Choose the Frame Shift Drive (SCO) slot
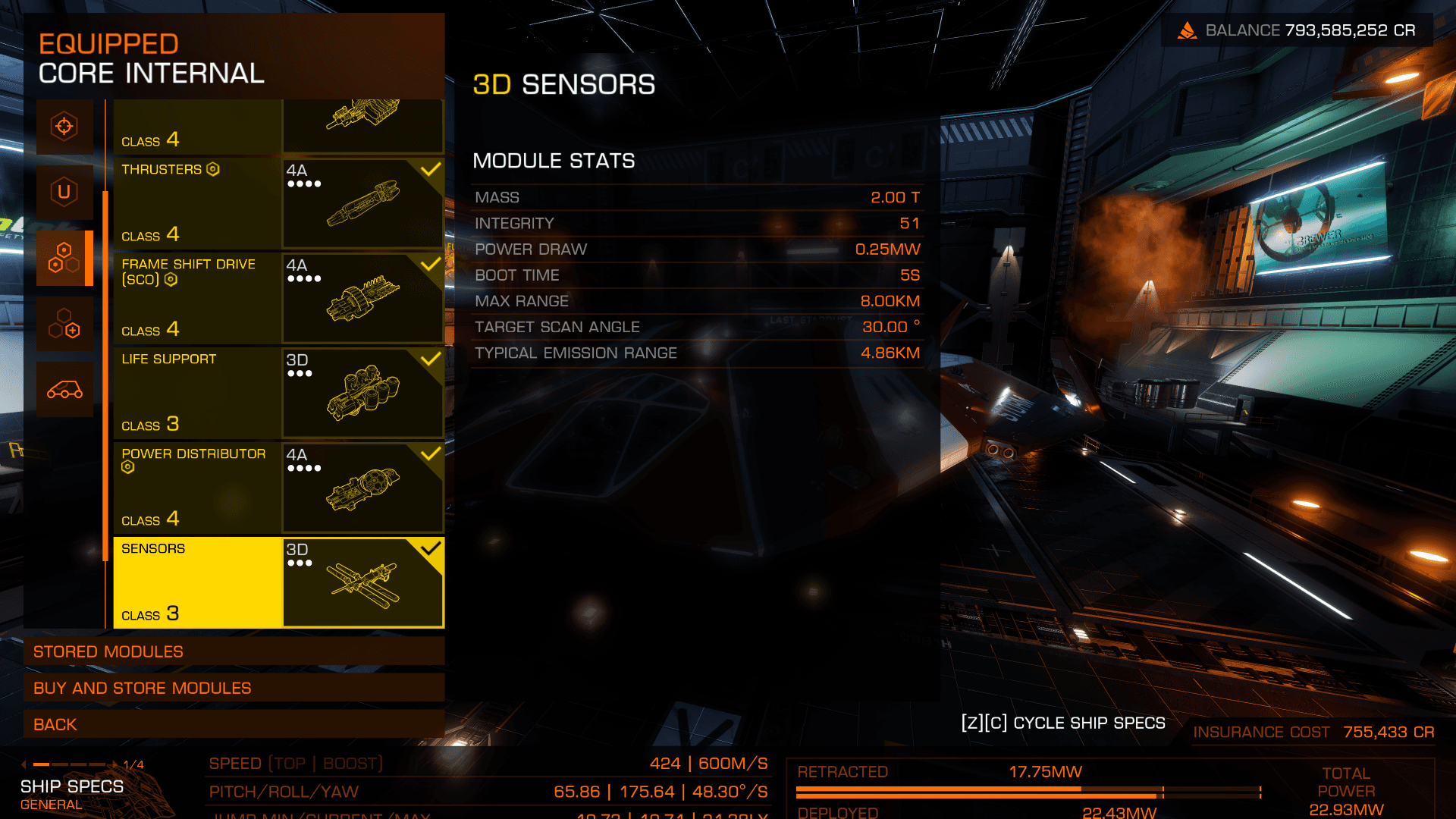Viewport: 1456px width, 819px height. [x=278, y=297]
